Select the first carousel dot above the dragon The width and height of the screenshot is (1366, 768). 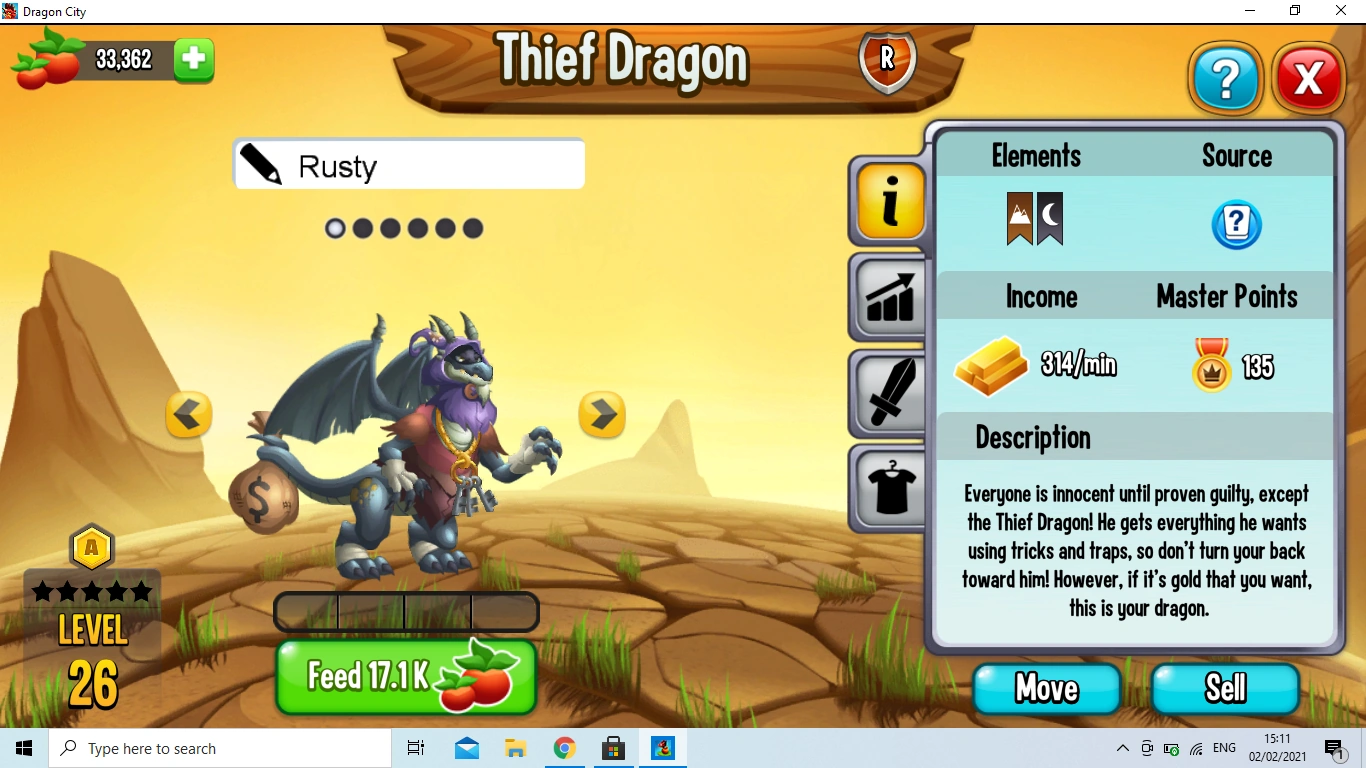(335, 228)
